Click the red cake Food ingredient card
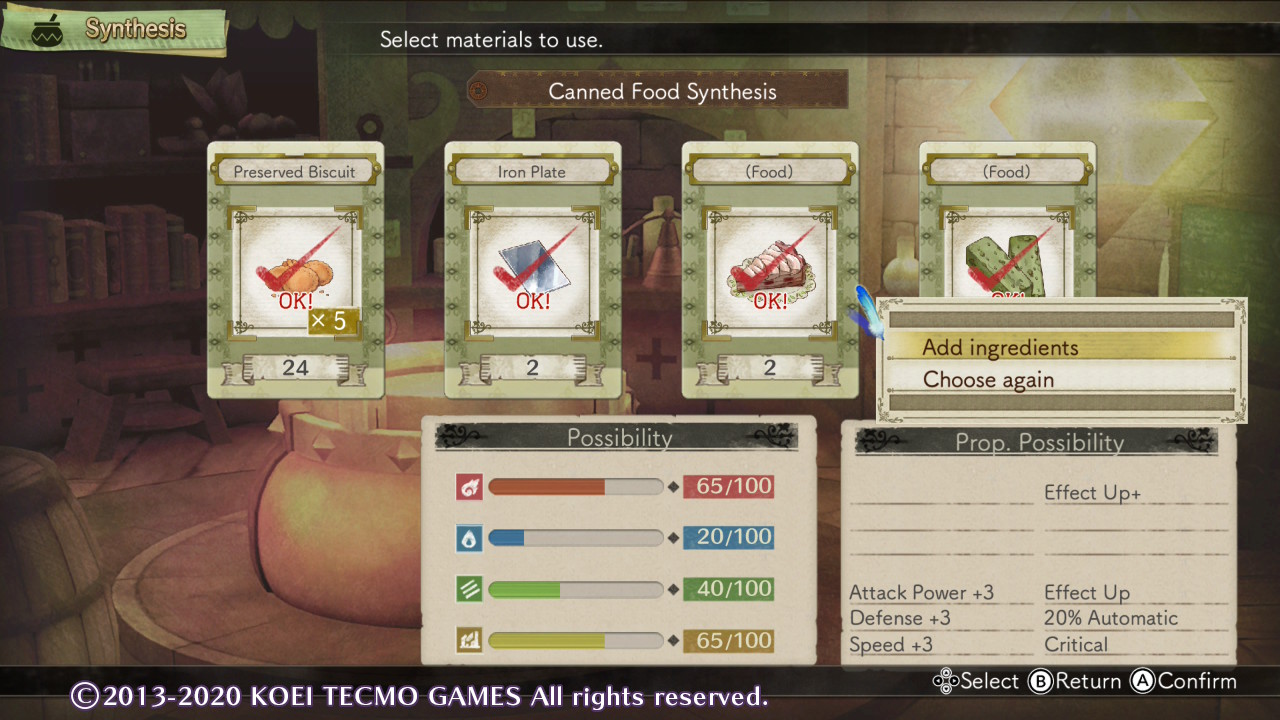 (x=769, y=270)
